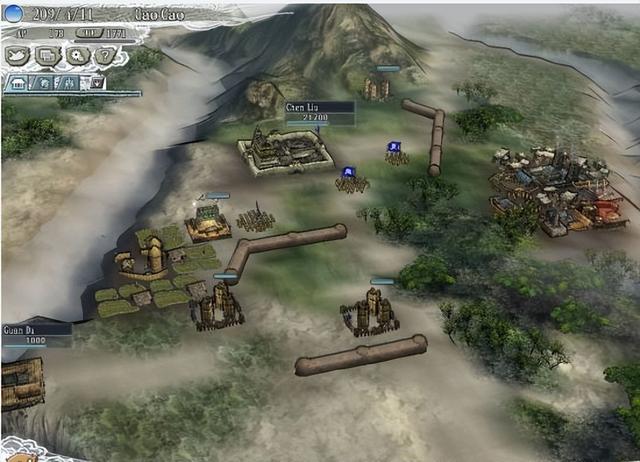Select the building icon tab
Viewport: 640px width, 462px height.
tap(17, 83)
